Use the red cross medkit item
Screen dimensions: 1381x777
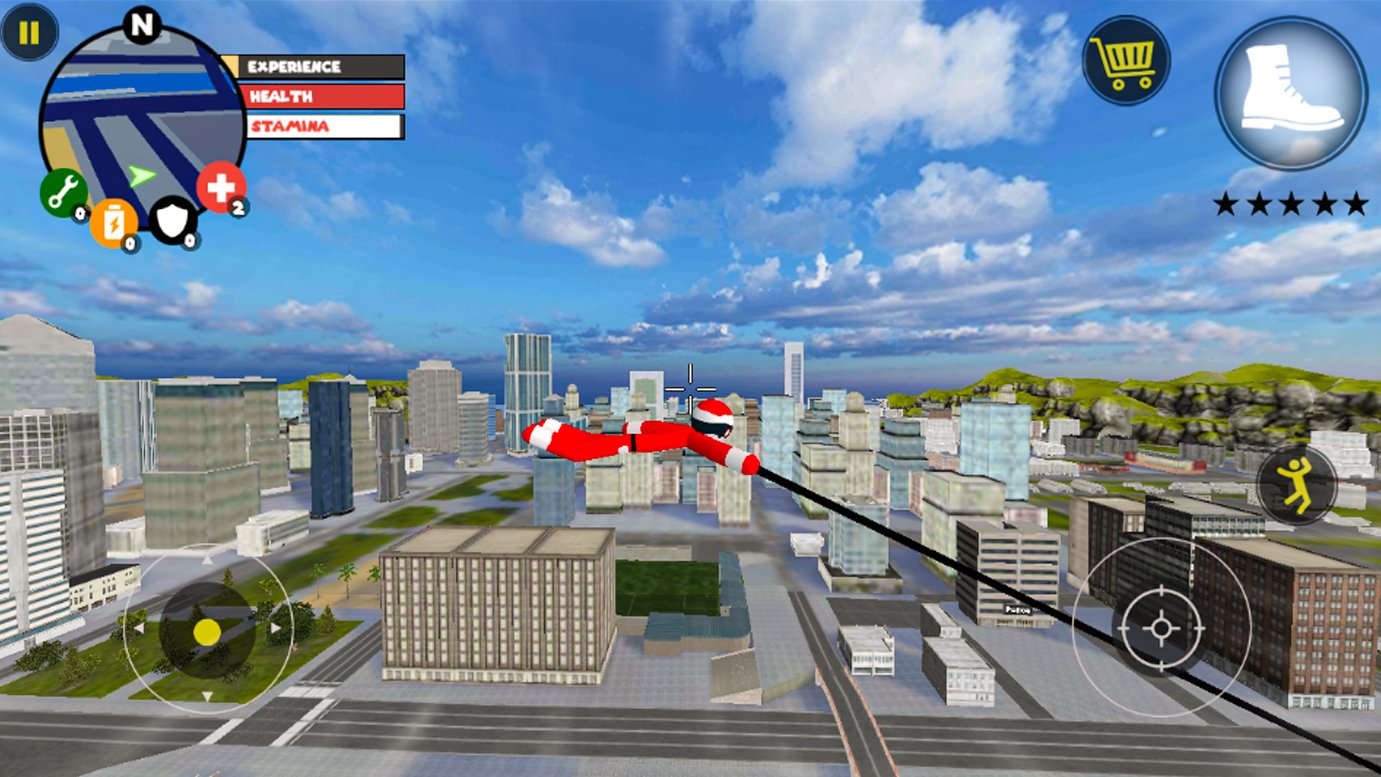tap(221, 187)
